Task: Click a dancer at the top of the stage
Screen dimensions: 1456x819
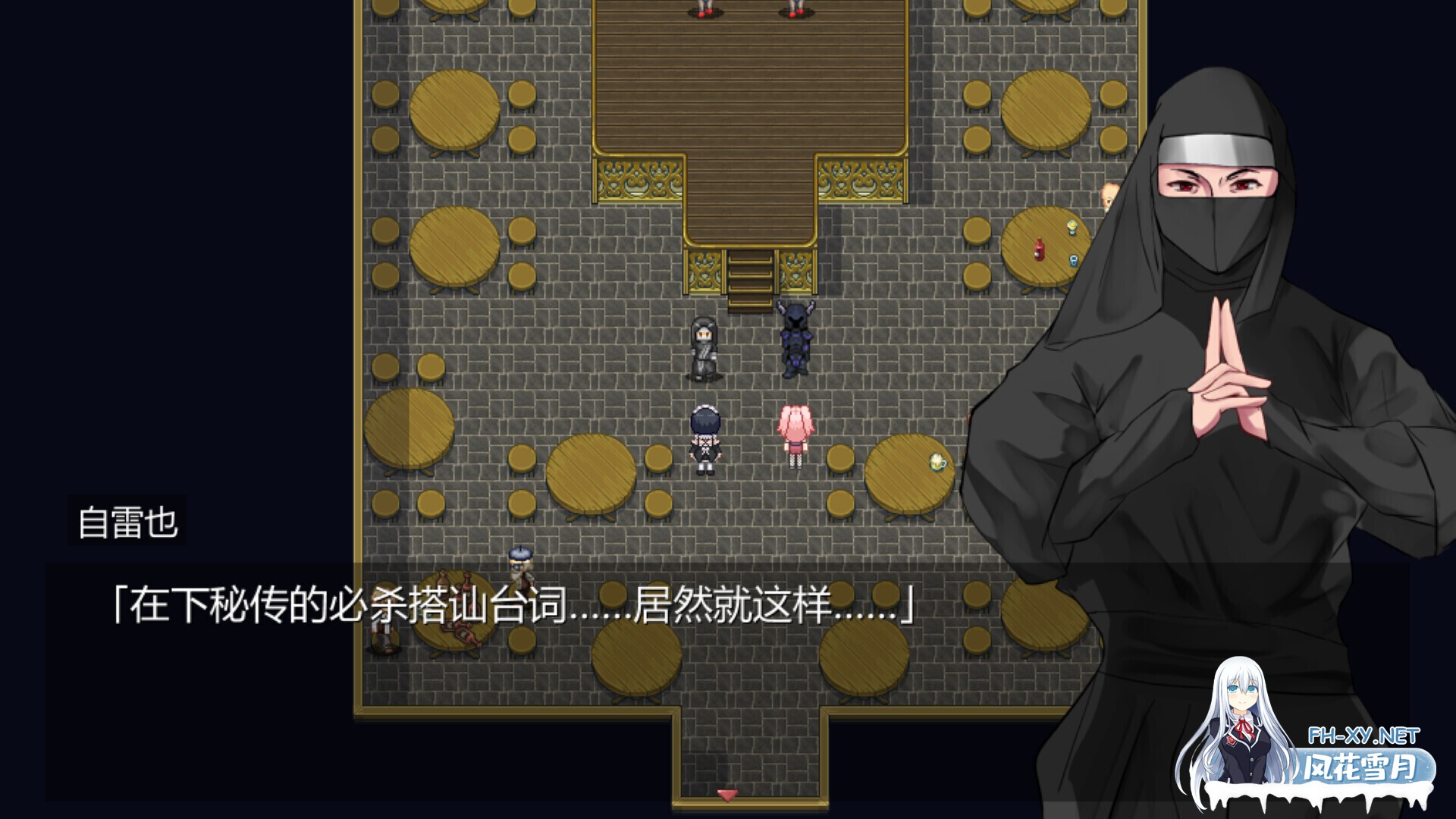Action: (705, 8)
